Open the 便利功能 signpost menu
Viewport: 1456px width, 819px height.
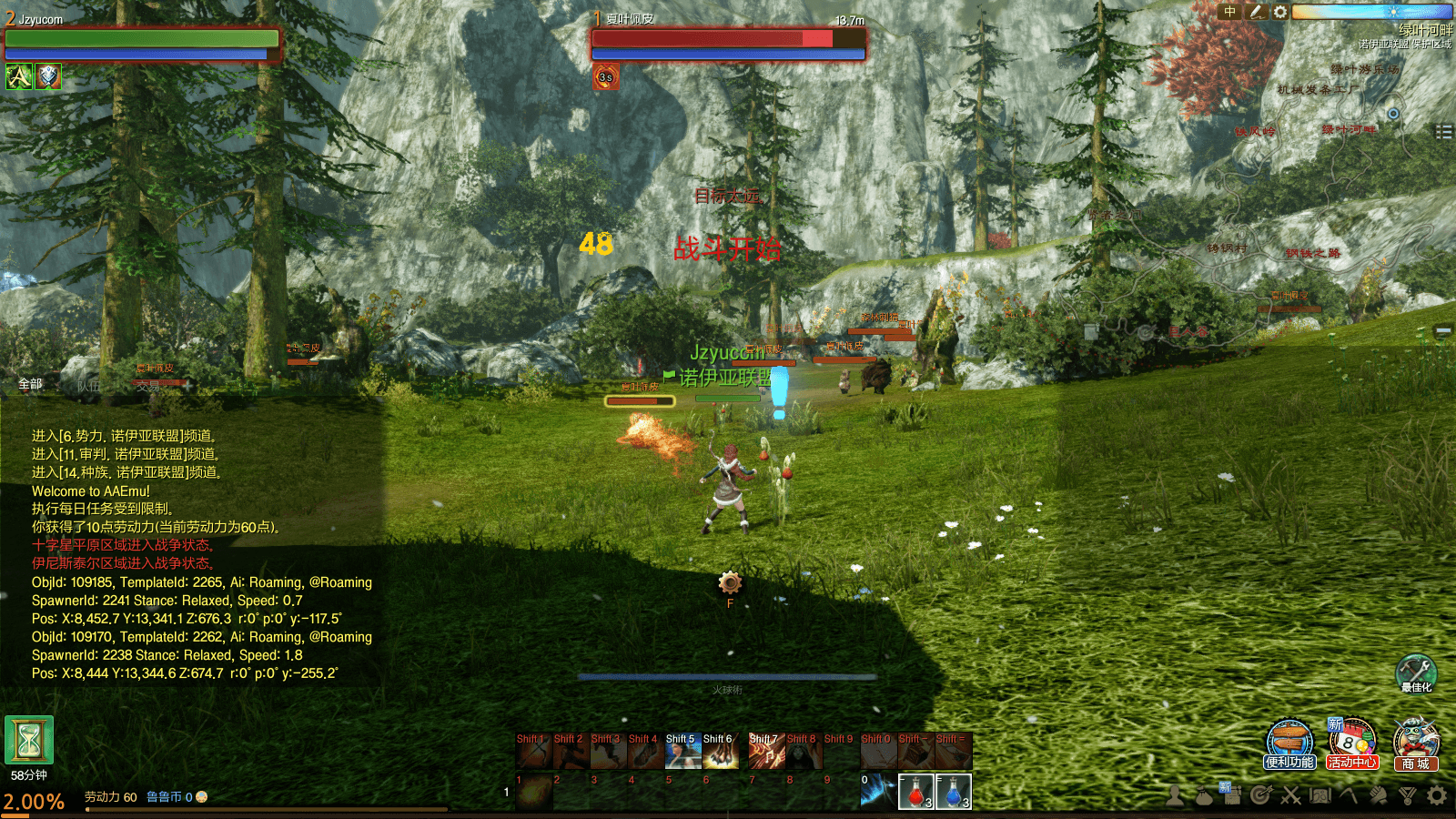[1289, 743]
